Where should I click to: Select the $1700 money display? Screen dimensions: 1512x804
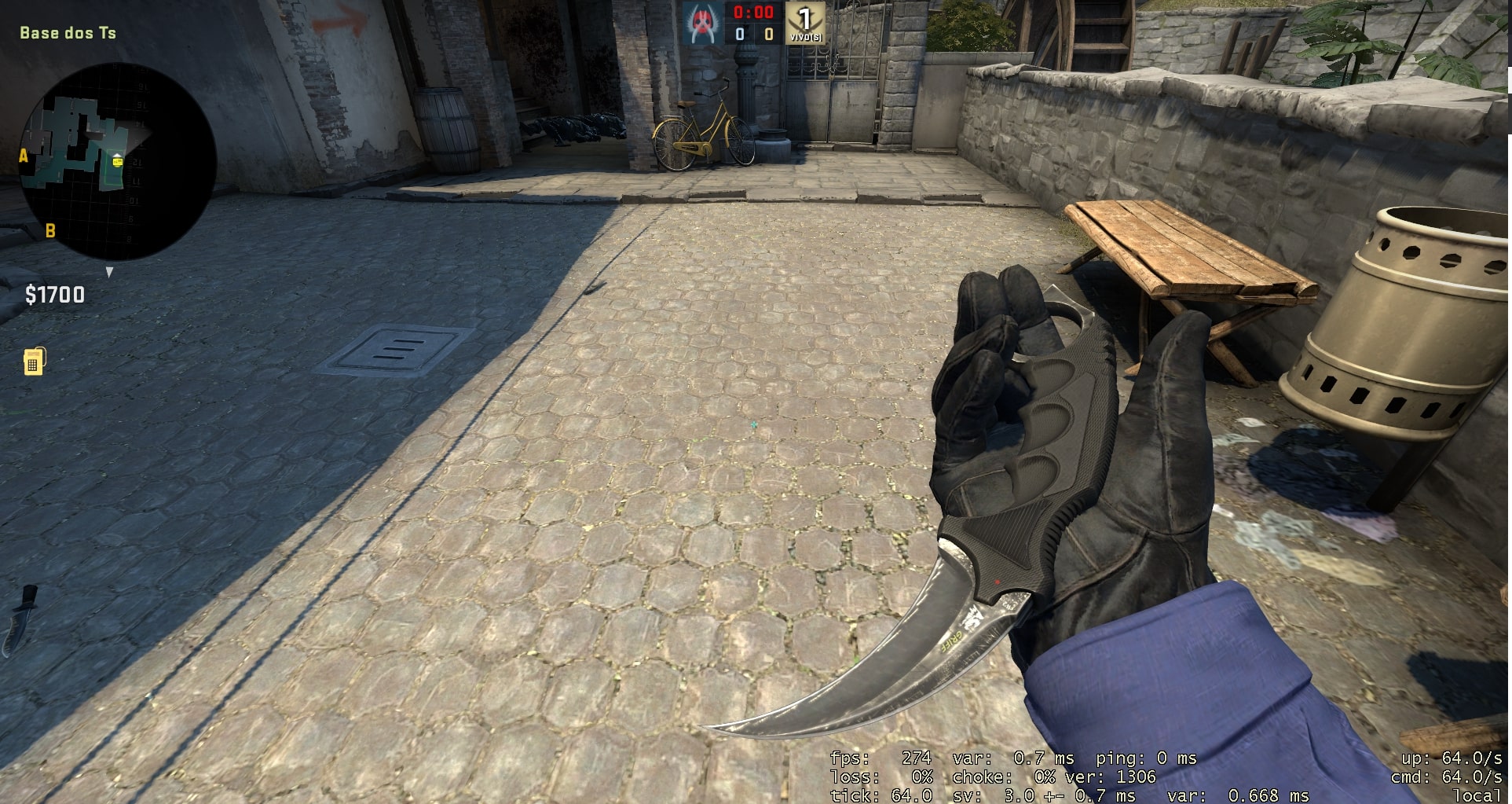[53, 296]
